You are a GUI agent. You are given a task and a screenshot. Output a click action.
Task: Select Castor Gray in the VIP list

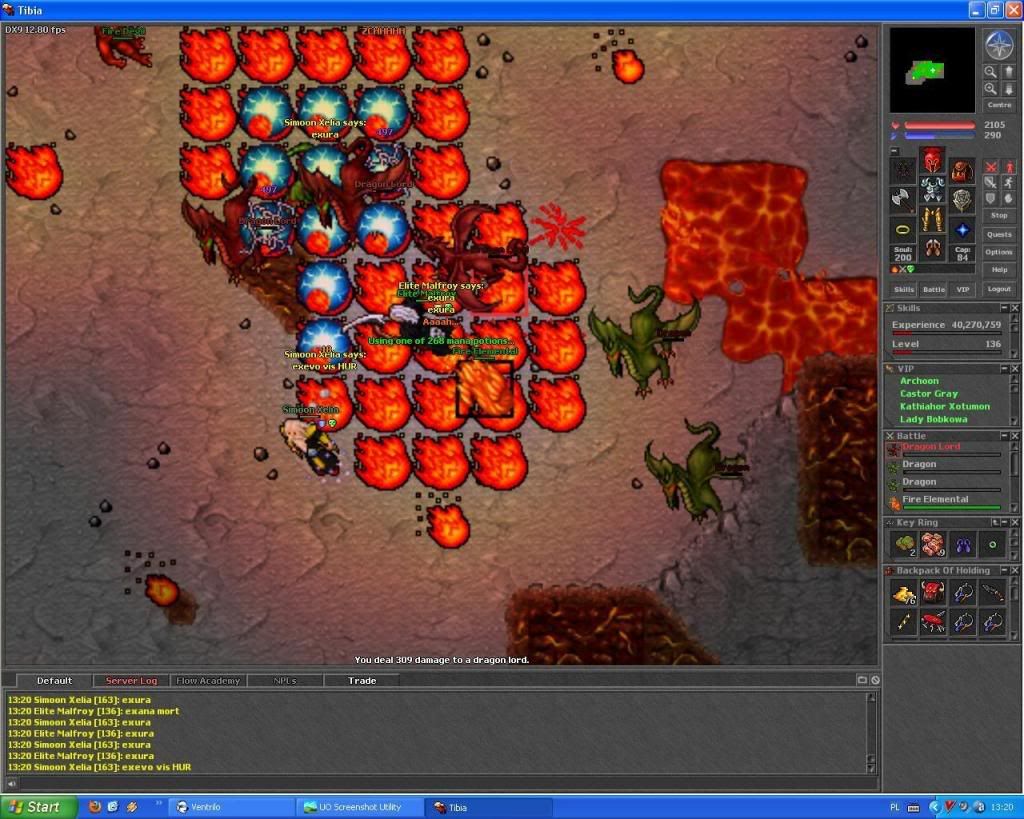928,394
